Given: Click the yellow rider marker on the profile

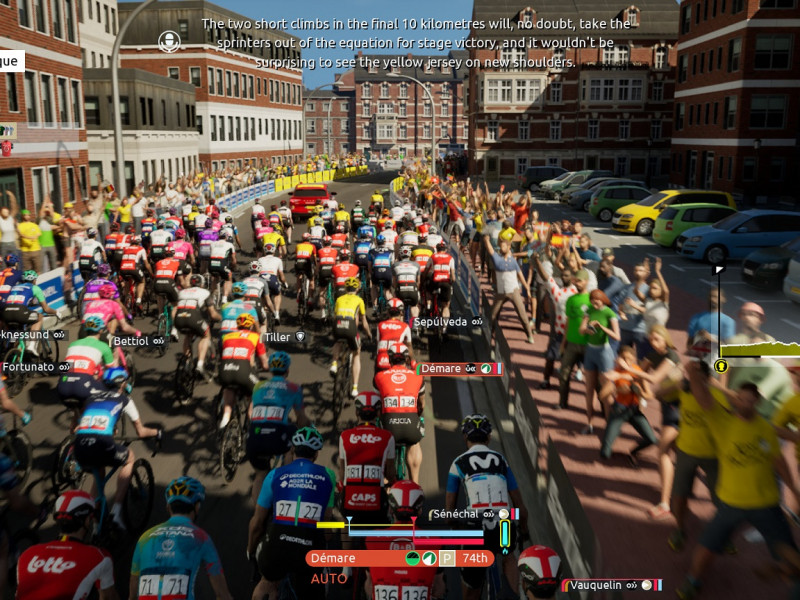Looking at the screenshot, I should 721,366.
